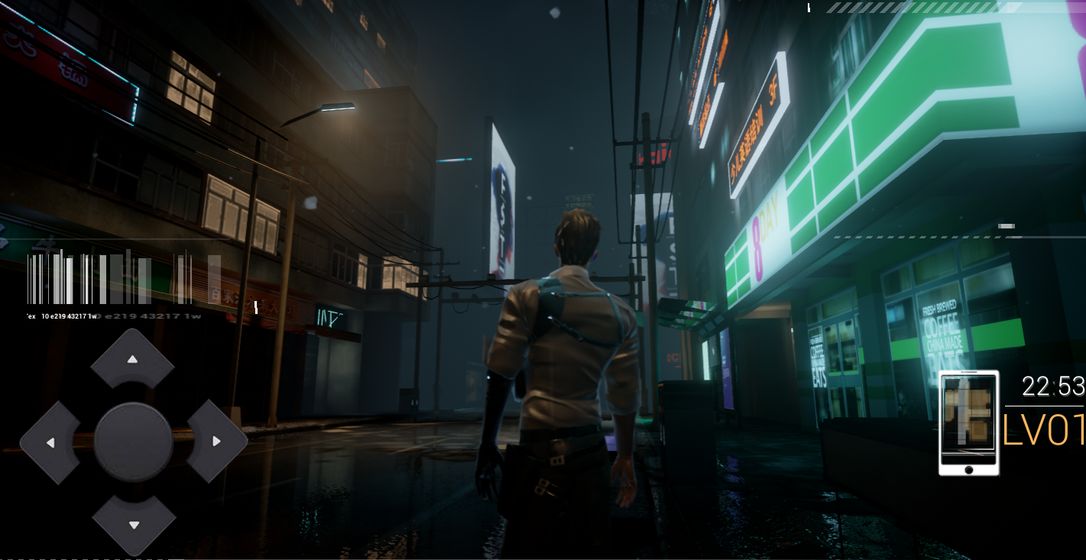Tap the D-pad up arrow
Image resolution: width=1086 pixels, height=560 pixels.
pyautogui.click(x=133, y=360)
